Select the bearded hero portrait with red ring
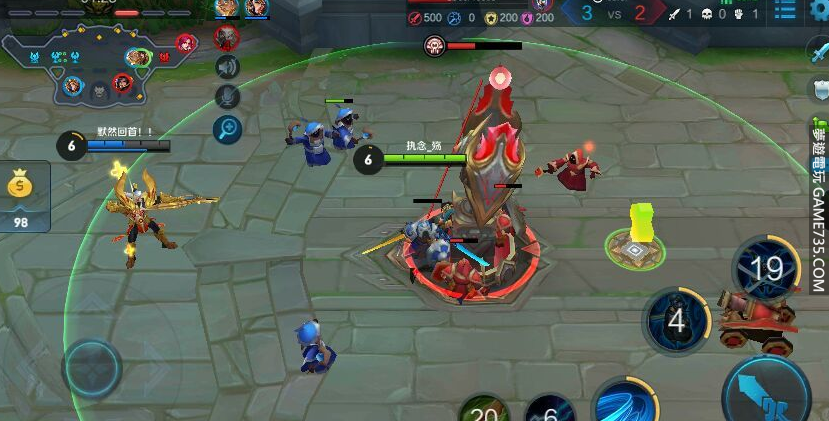 227,38
